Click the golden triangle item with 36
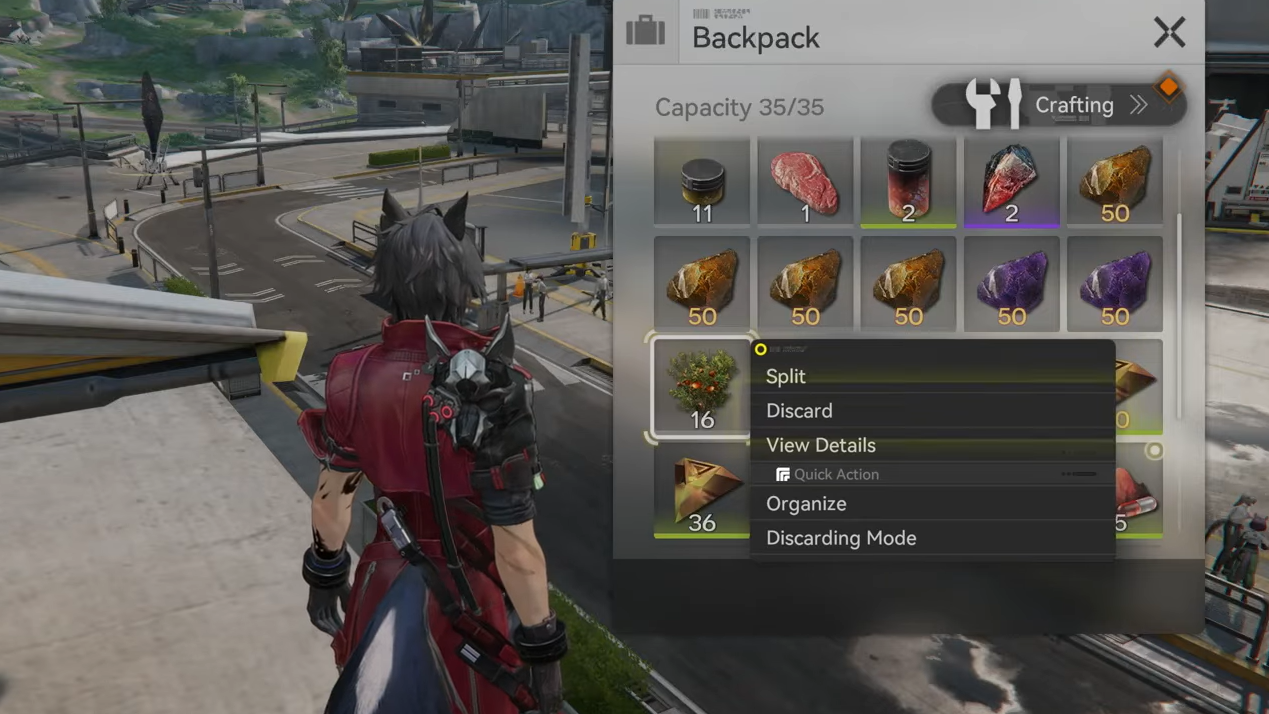 click(x=702, y=491)
